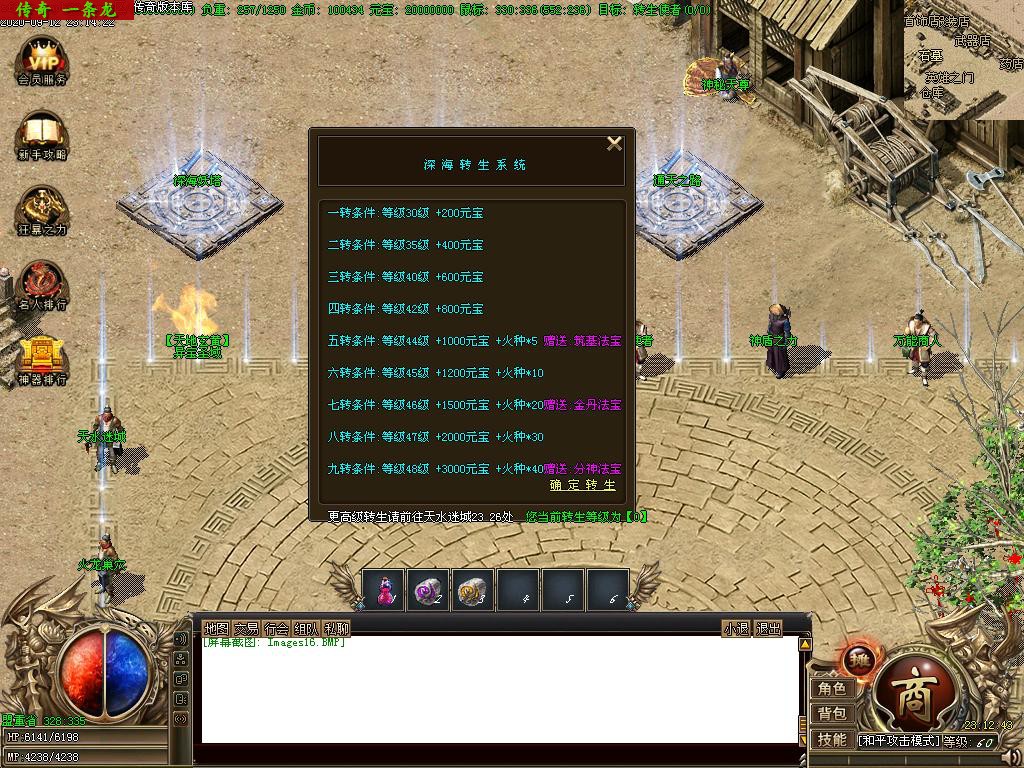The image size is (1024, 768).
Task: Activate the 狂暴之力 icon
Action: (42, 210)
